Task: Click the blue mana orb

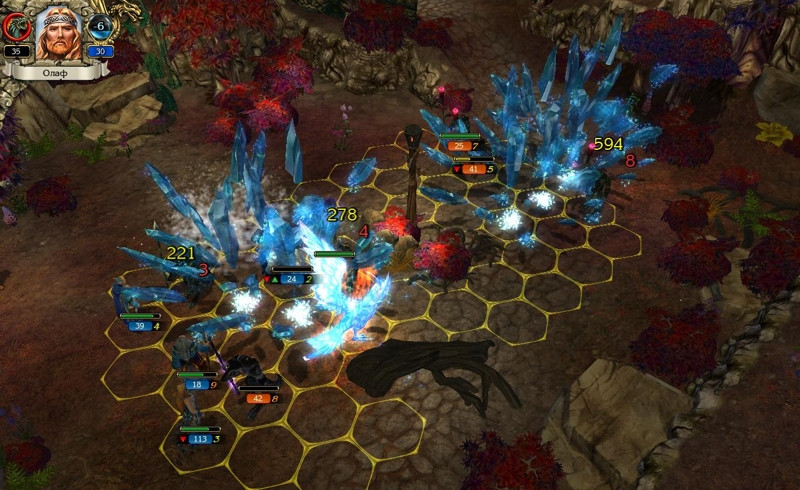Action: pyautogui.click(x=100, y=27)
